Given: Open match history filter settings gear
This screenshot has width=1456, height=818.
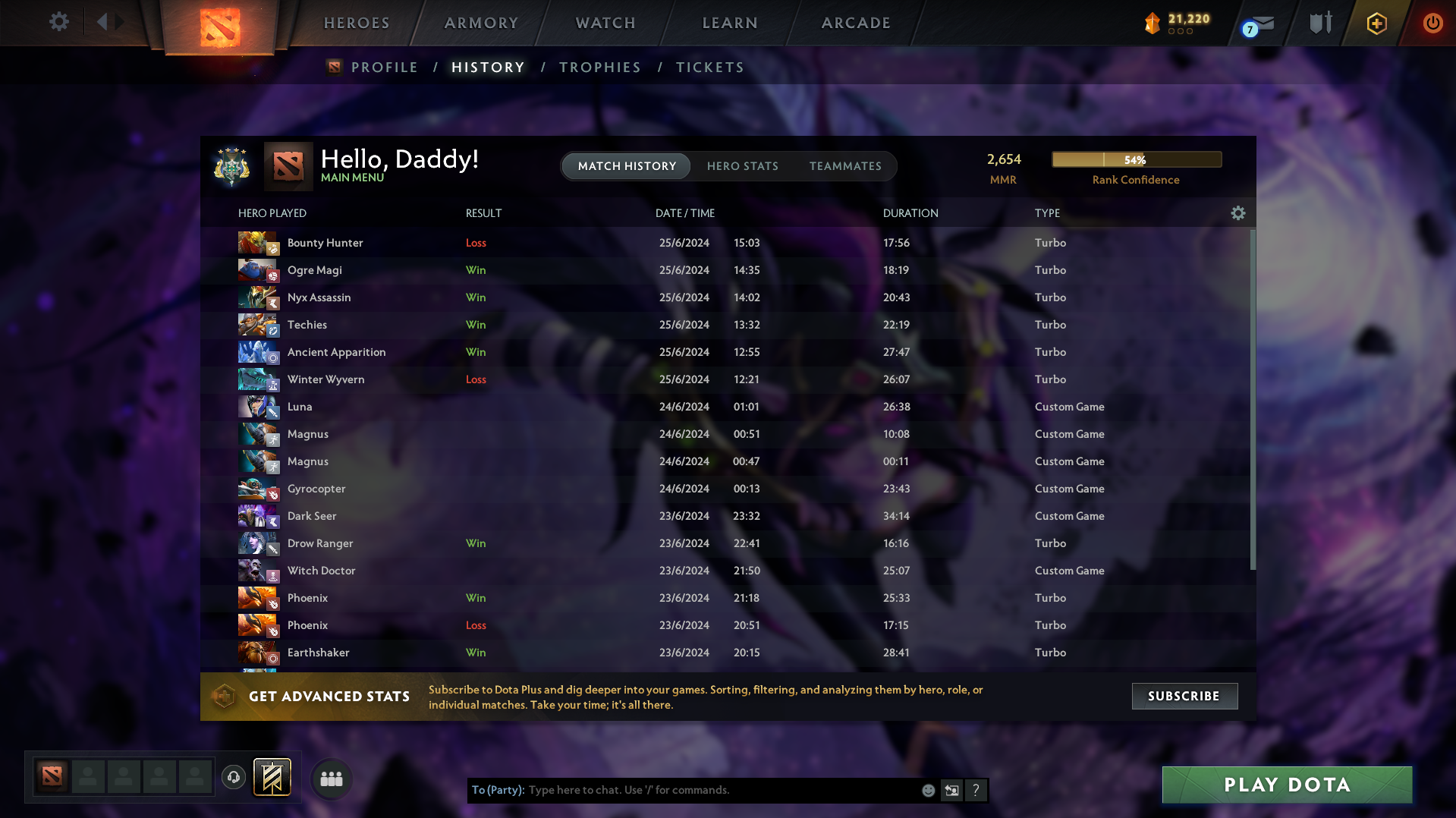Looking at the screenshot, I should pos(1238,213).
